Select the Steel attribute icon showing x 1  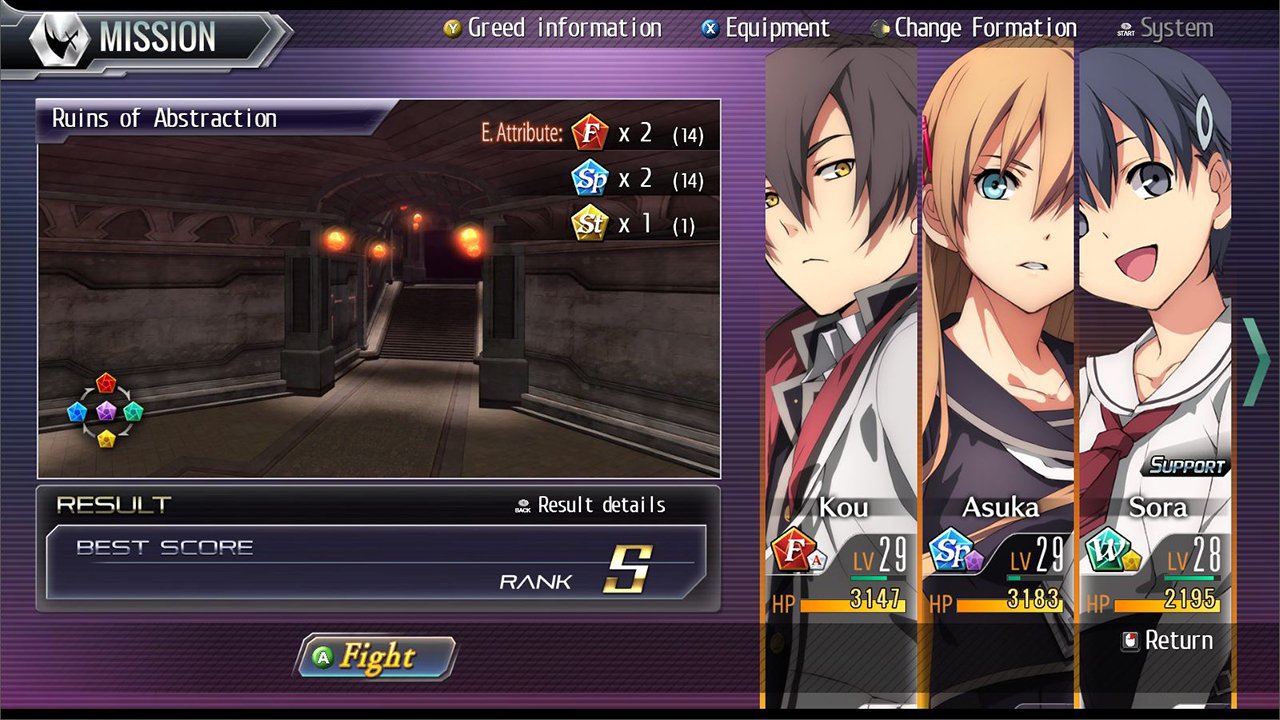pos(589,224)
